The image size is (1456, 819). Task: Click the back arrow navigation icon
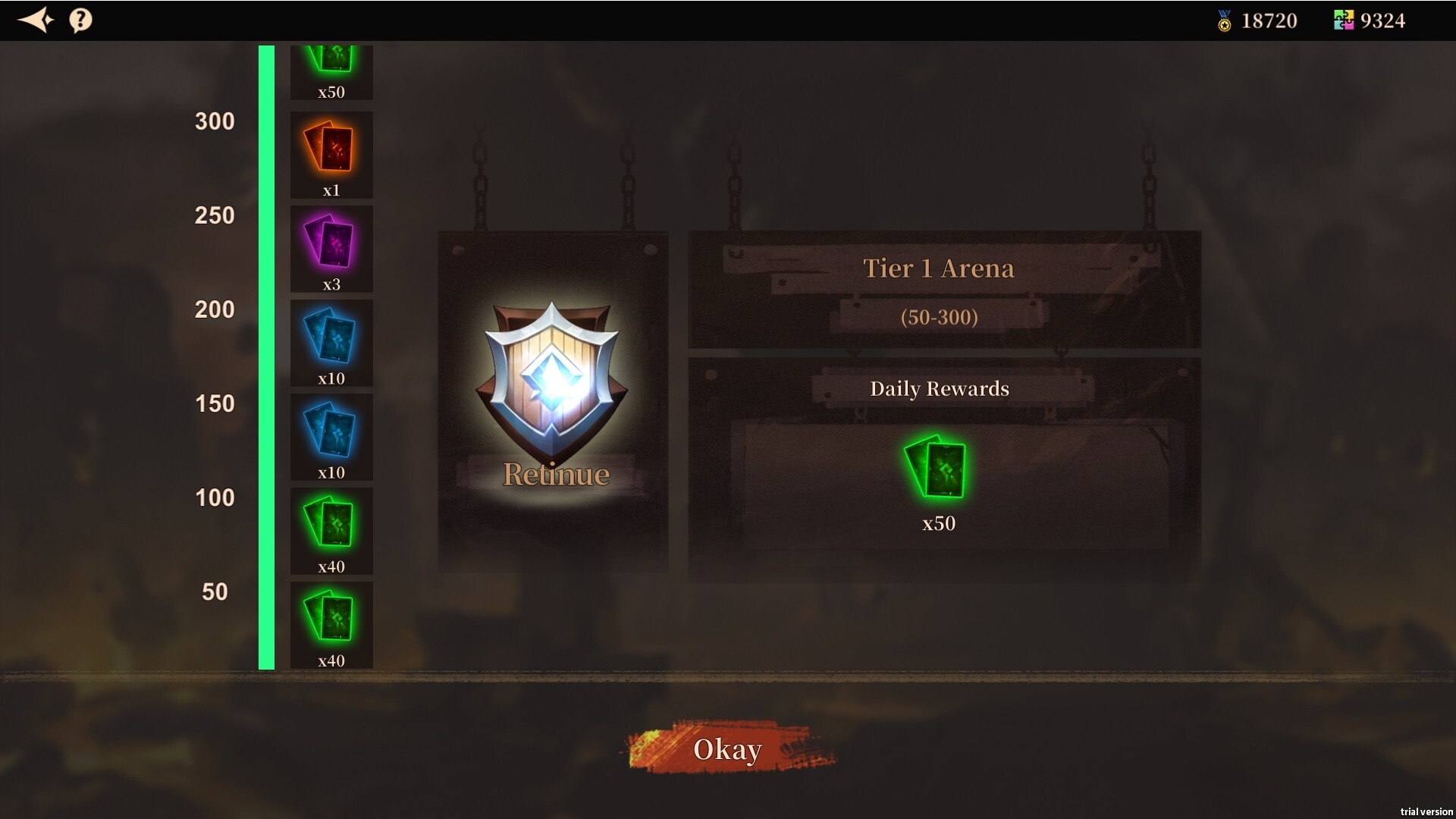pos(36,20)
